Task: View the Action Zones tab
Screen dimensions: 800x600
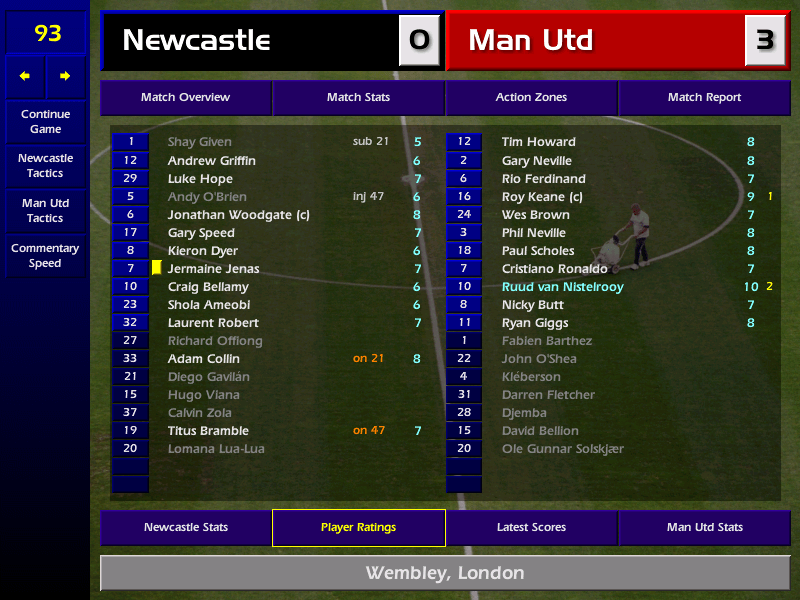Action: (x=531, y=98)
